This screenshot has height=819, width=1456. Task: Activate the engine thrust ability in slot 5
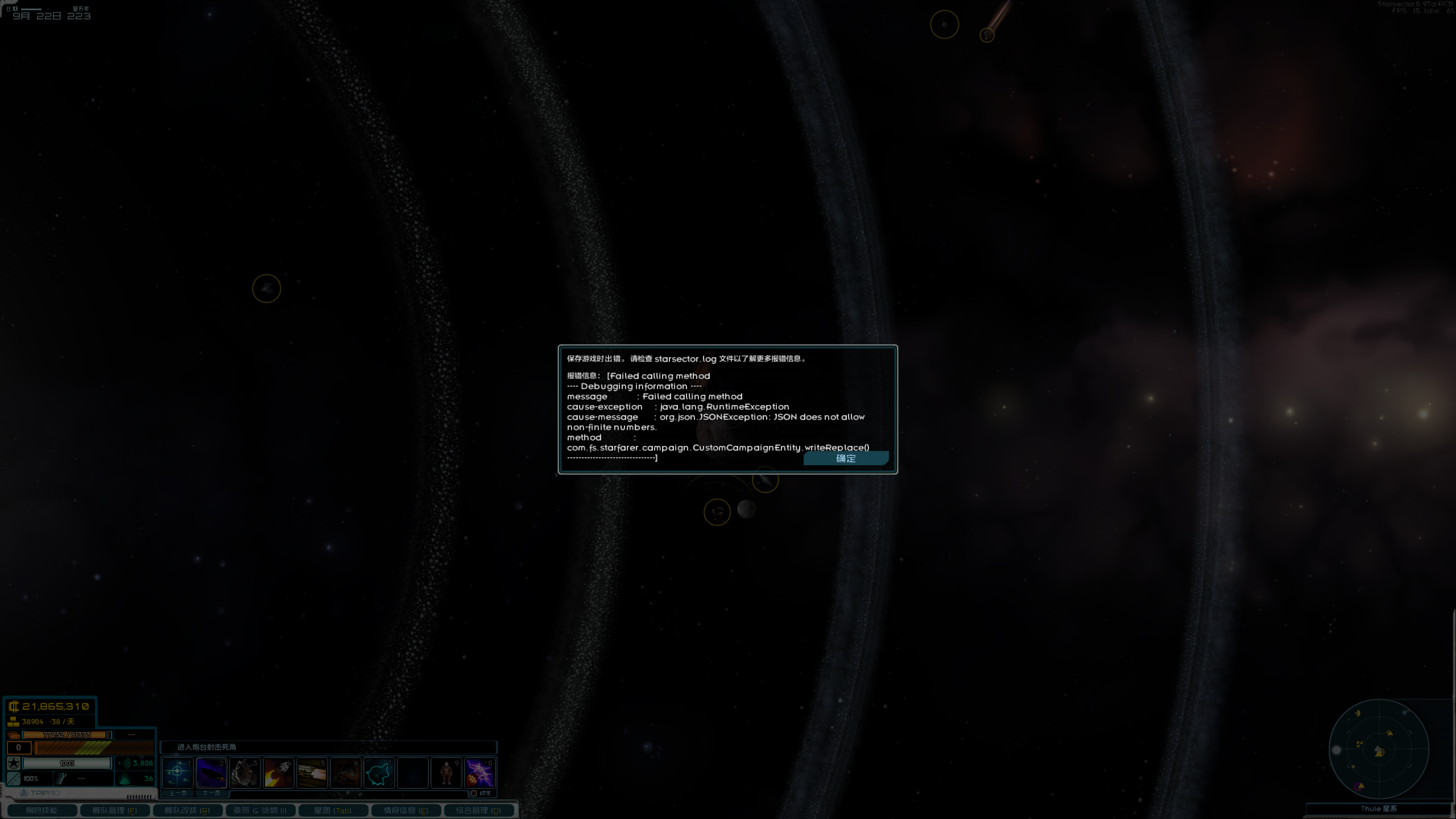click(312, 772)
